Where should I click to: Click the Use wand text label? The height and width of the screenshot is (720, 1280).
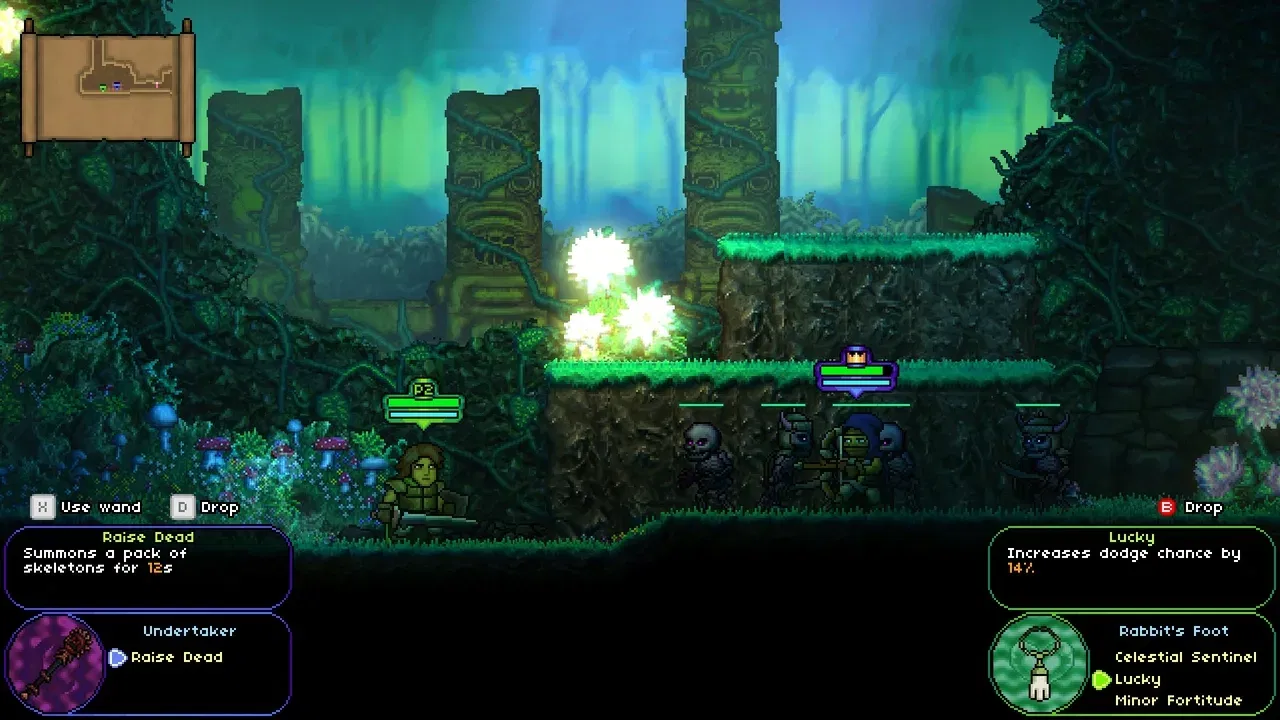(103, 507)
